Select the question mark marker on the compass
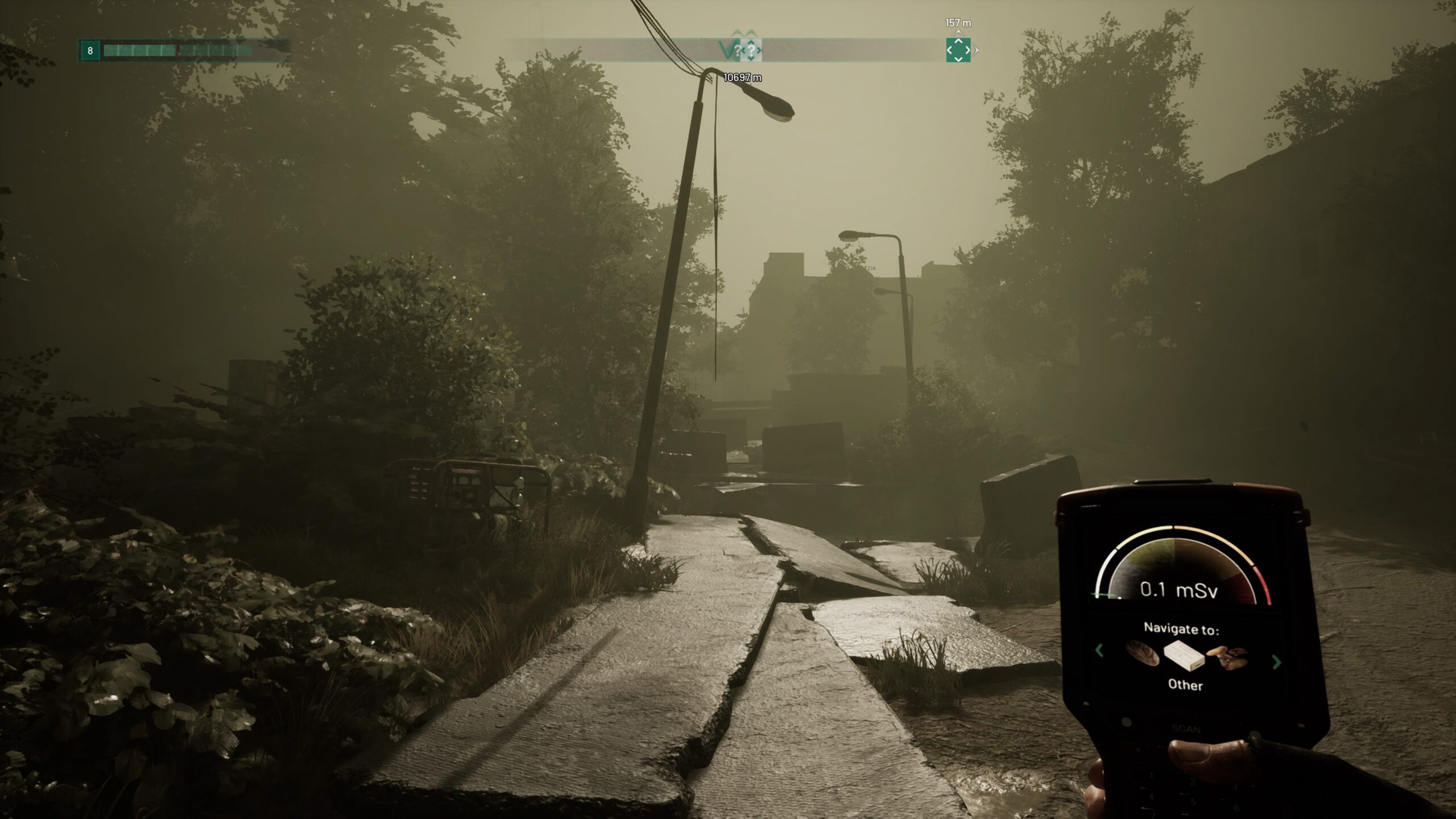Screen dimensions: 1456x819 (751, 51)
